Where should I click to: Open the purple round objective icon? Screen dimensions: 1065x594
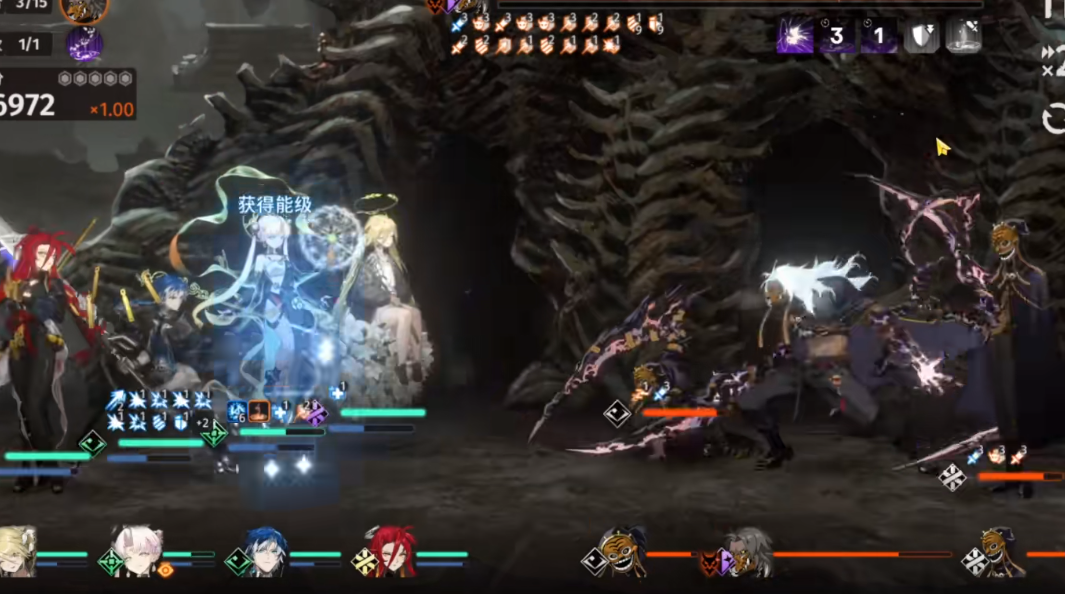click(x=84, y=44)
